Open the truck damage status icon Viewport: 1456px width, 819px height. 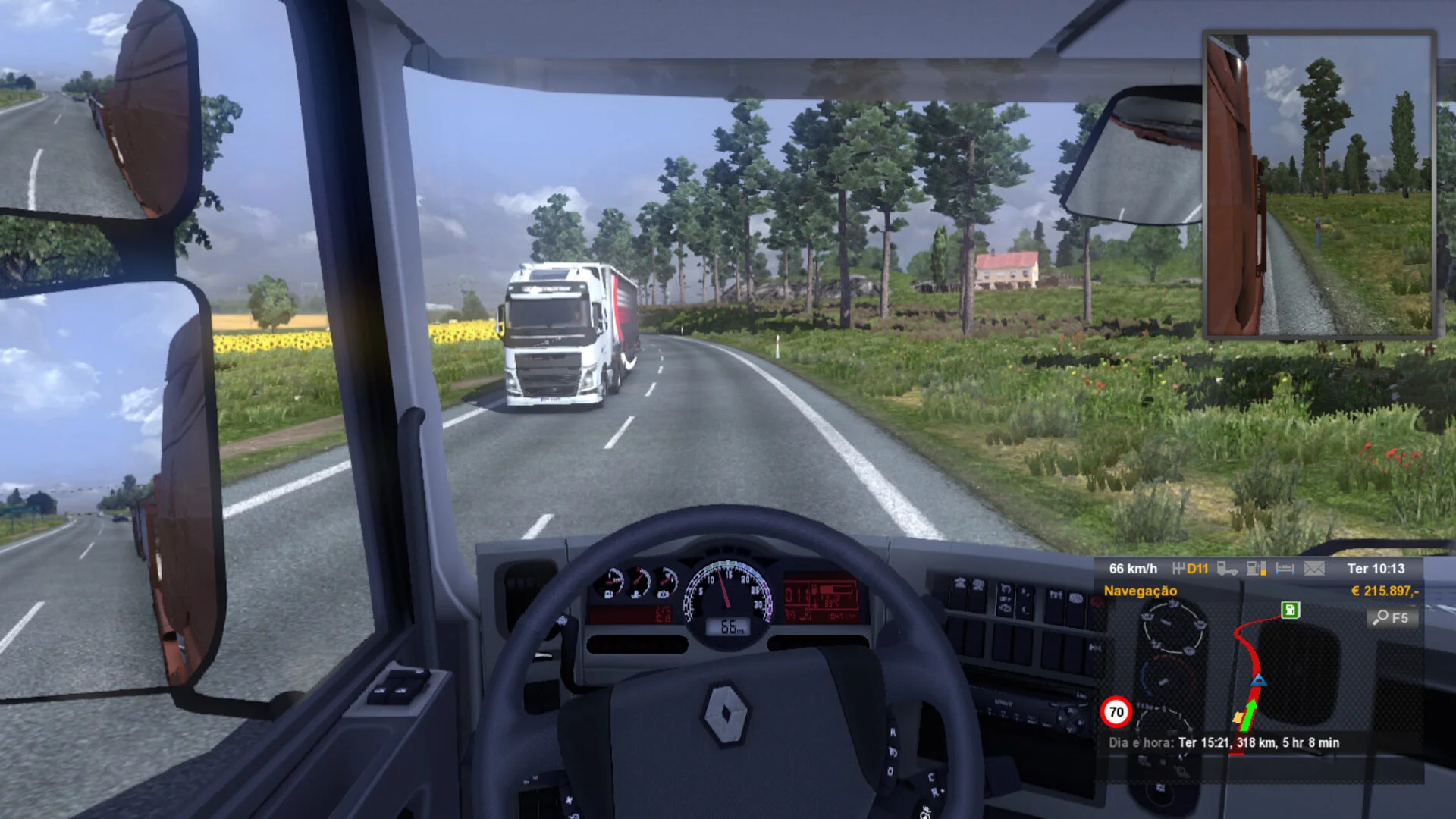coord(1226,569)
